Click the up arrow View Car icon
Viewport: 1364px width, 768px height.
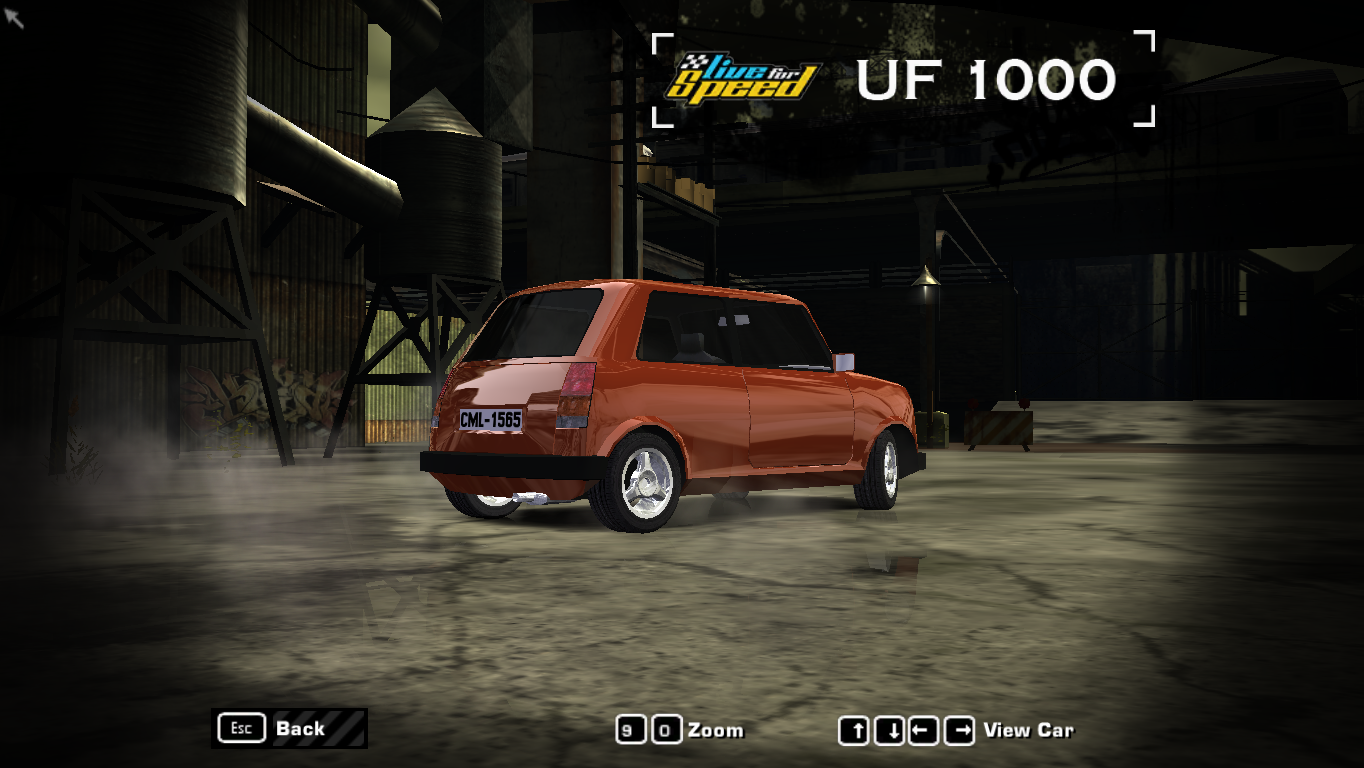(x=855, y=731)
